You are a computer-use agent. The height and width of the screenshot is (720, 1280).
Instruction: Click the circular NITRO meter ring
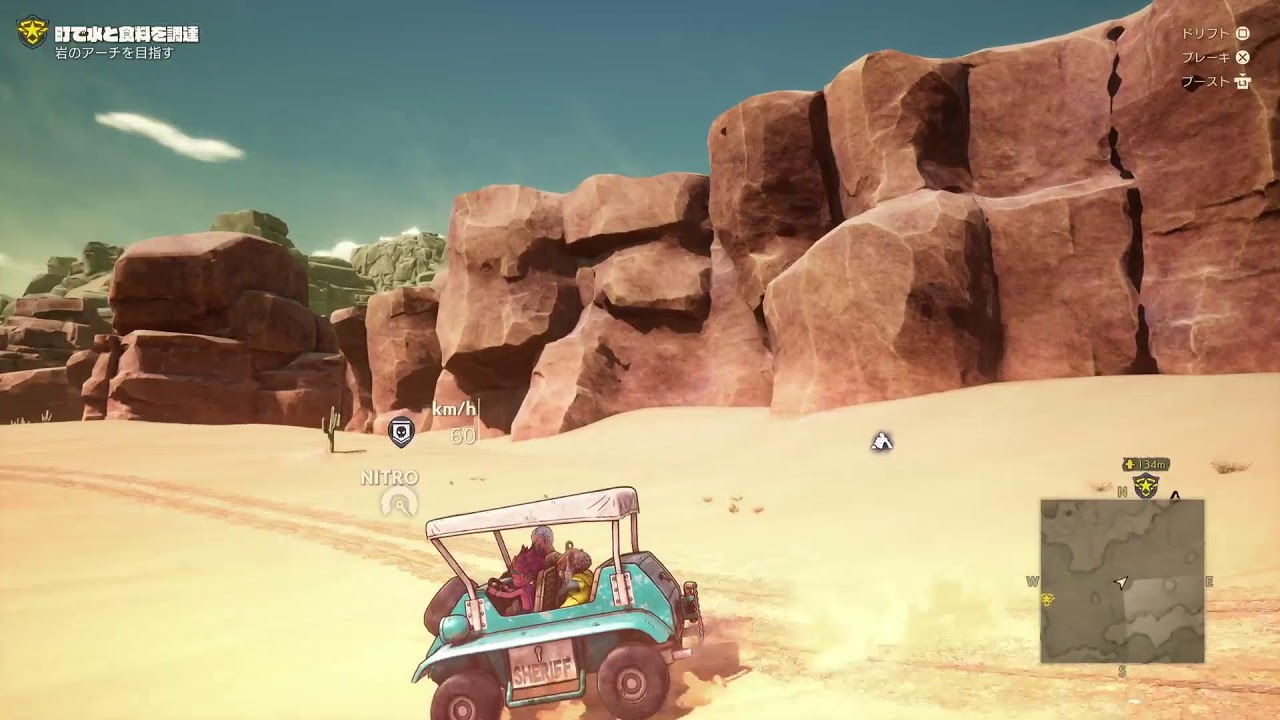pos(398,502)
